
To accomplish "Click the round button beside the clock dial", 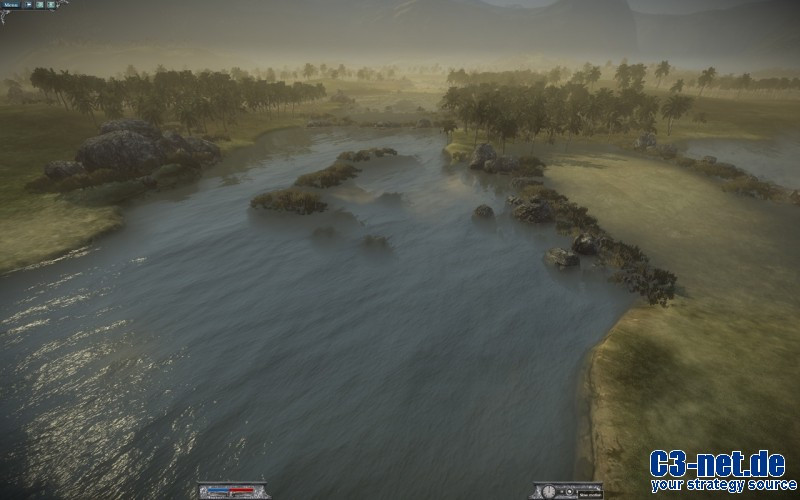I will click(x=569, y=491).
